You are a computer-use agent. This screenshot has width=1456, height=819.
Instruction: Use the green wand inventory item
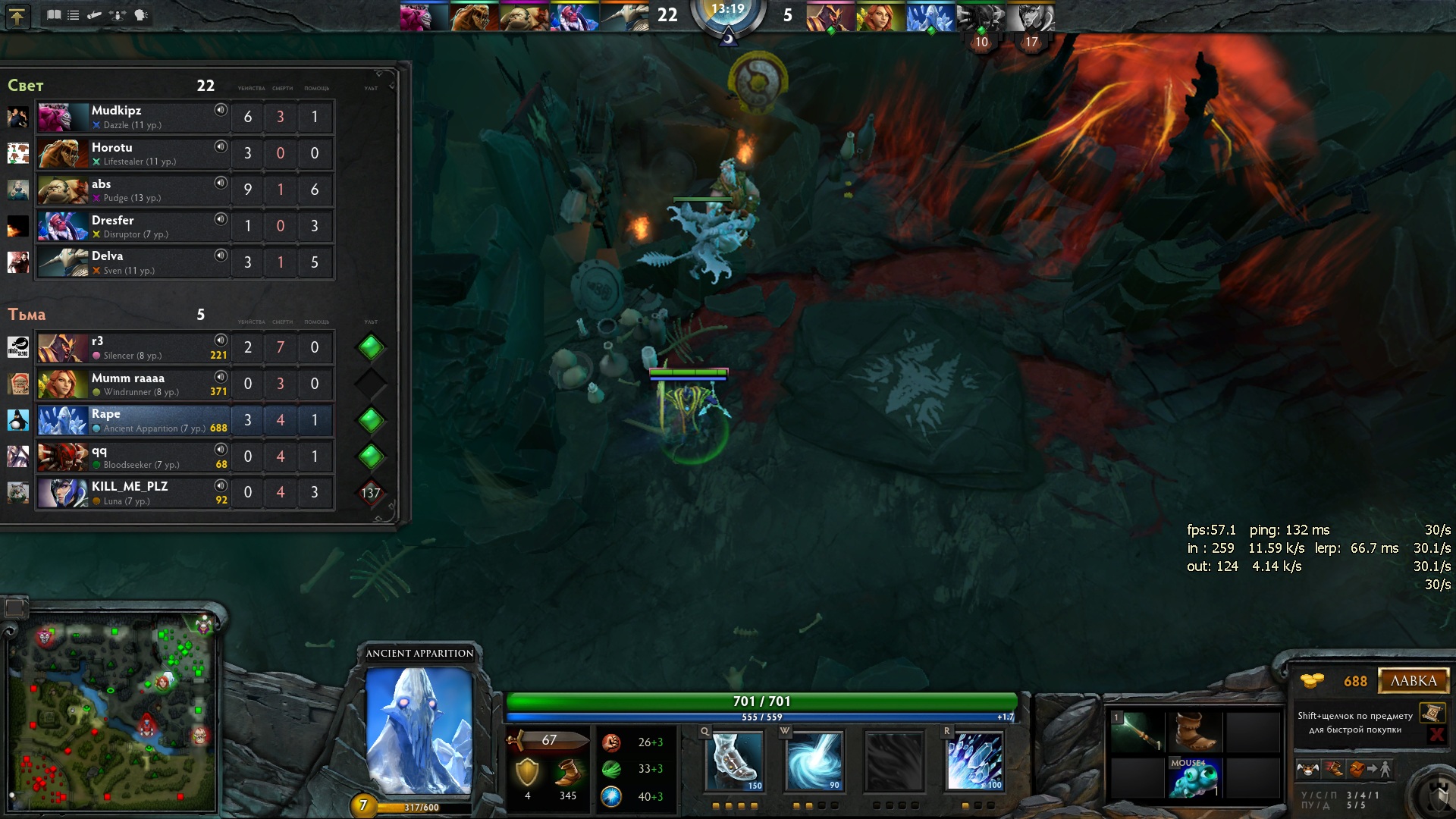tap(1135, 732)
